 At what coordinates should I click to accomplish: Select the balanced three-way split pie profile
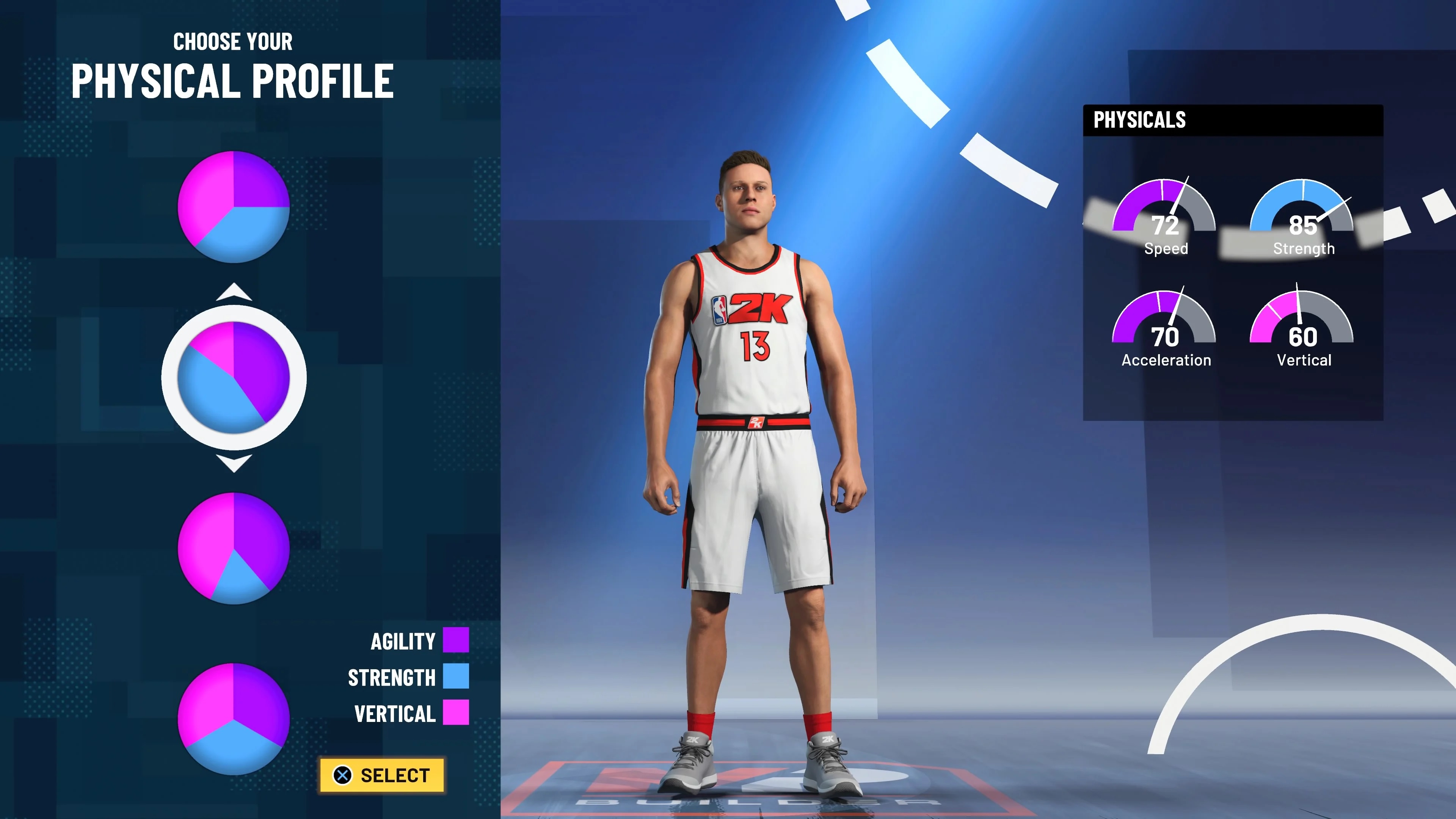[234, 719]
